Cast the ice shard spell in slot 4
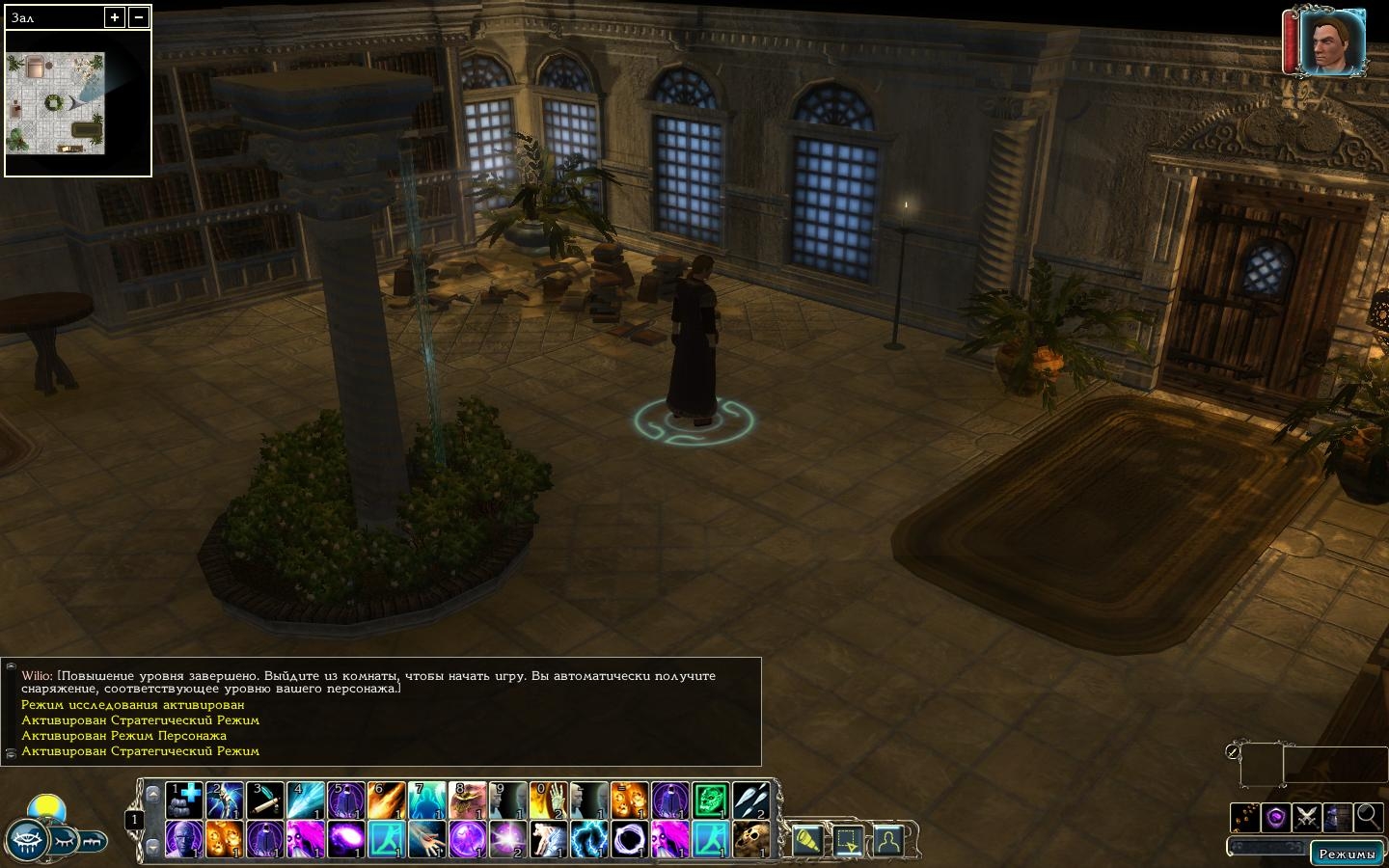 306,800
